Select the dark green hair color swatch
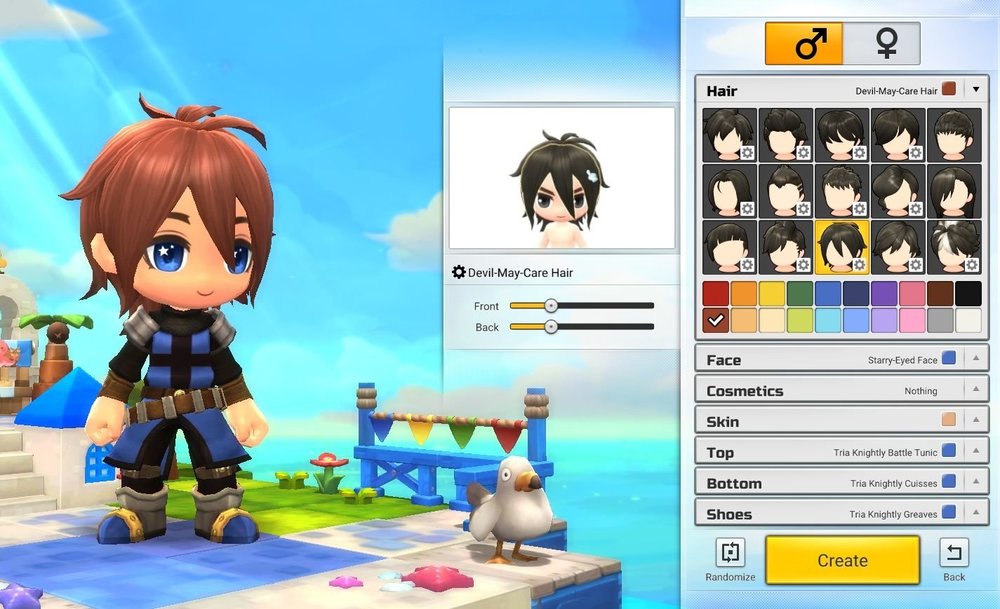The height and width of the screenshot is (609, 1000). tap(799, 293)
